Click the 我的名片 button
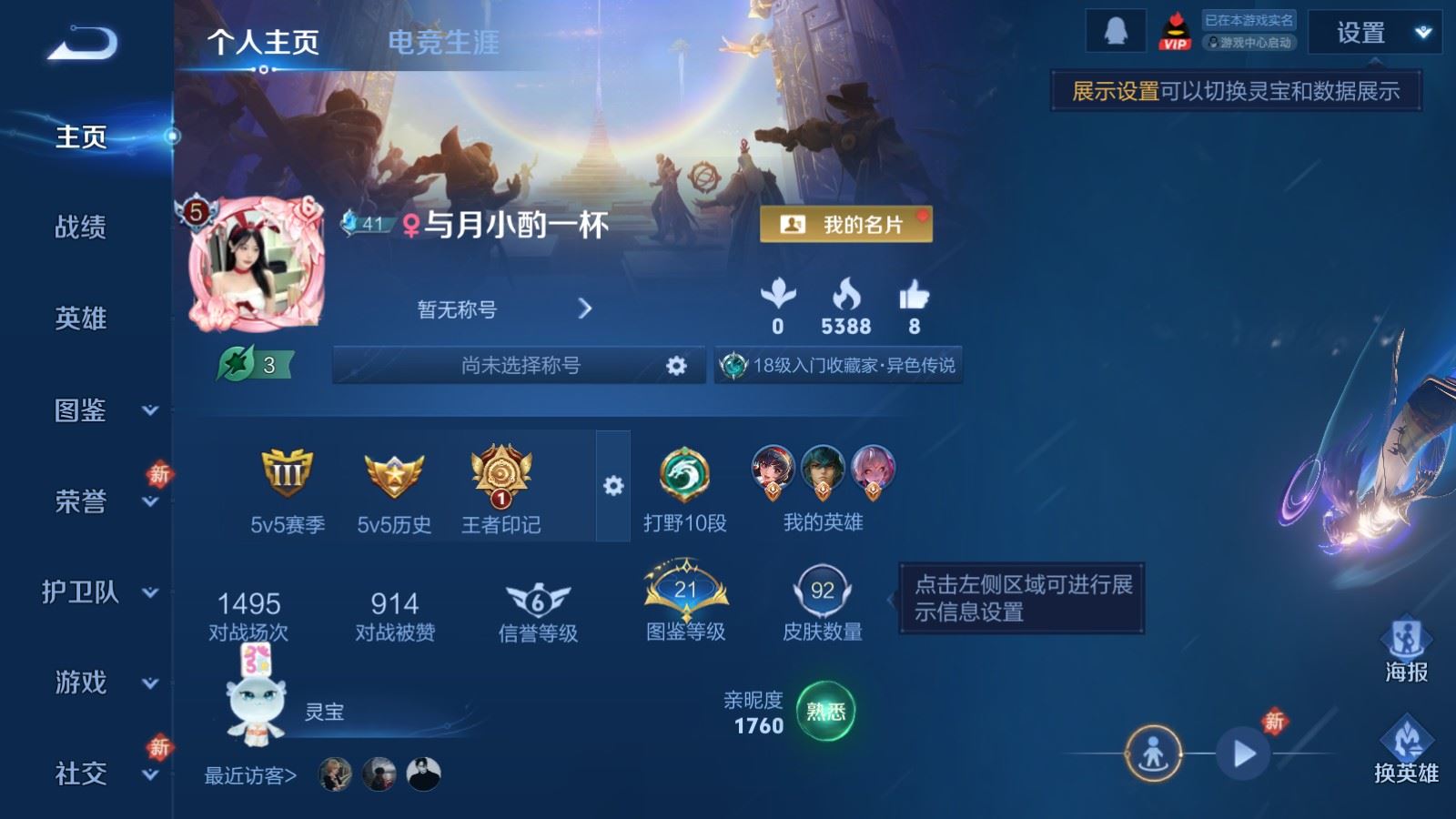Viewport: 1456px width, 819px height. 847,224
